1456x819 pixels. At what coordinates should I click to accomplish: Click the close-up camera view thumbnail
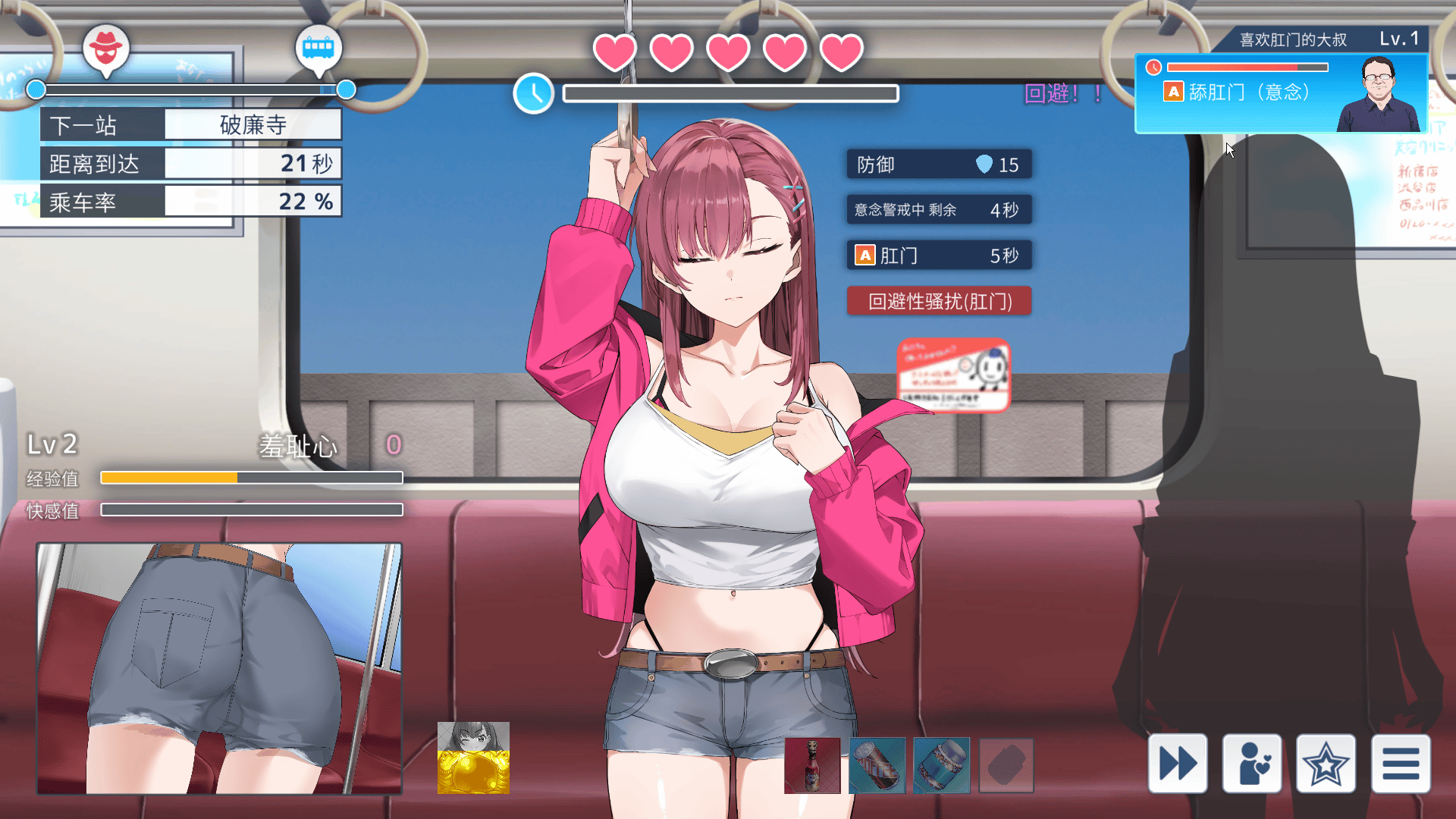tap(219, 668)
